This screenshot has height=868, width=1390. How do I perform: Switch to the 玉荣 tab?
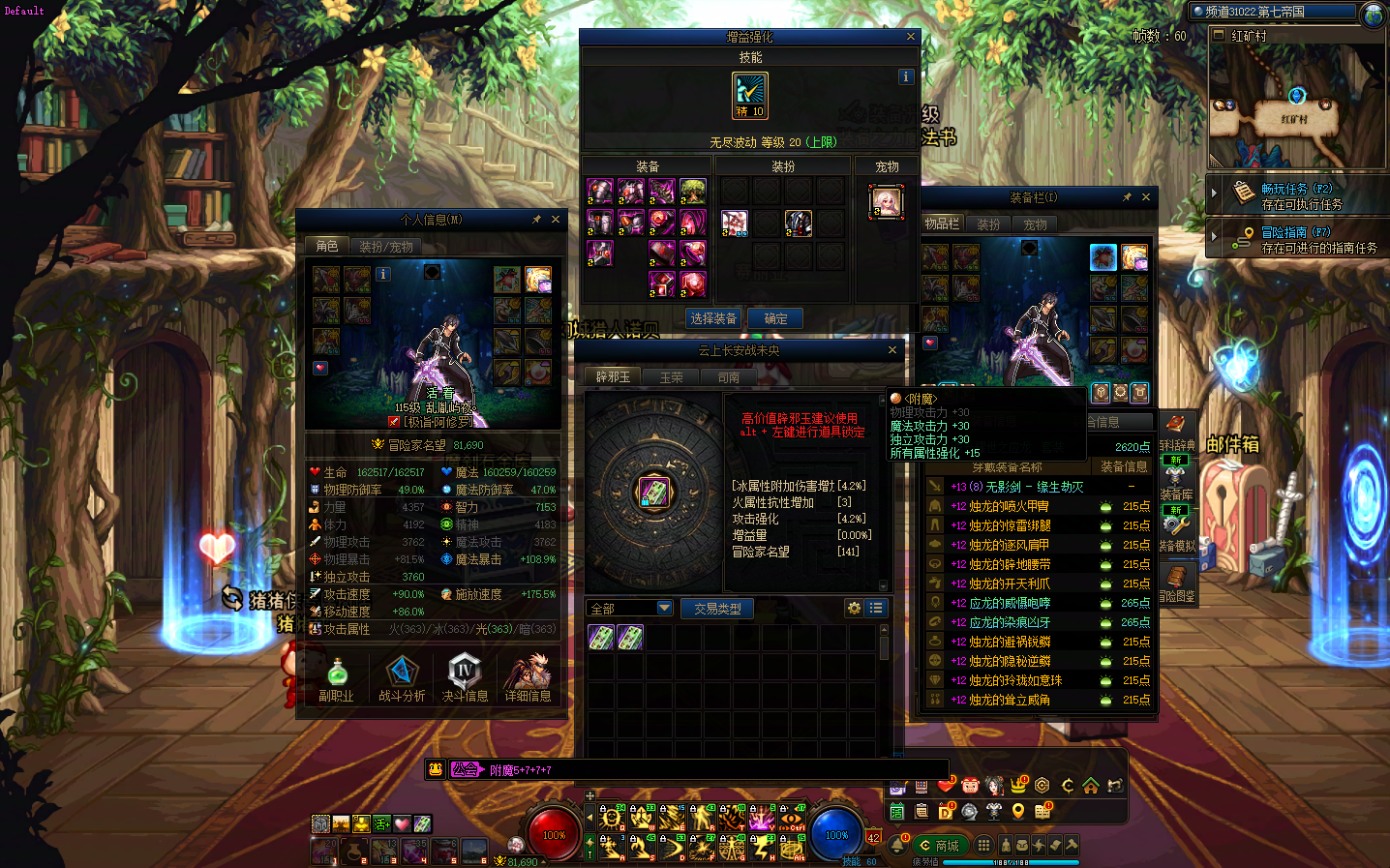(x=671, y=377)
